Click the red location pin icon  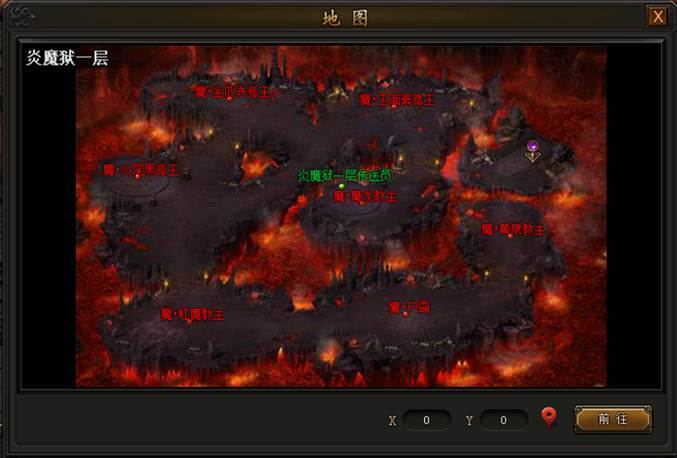click(548, 418)
